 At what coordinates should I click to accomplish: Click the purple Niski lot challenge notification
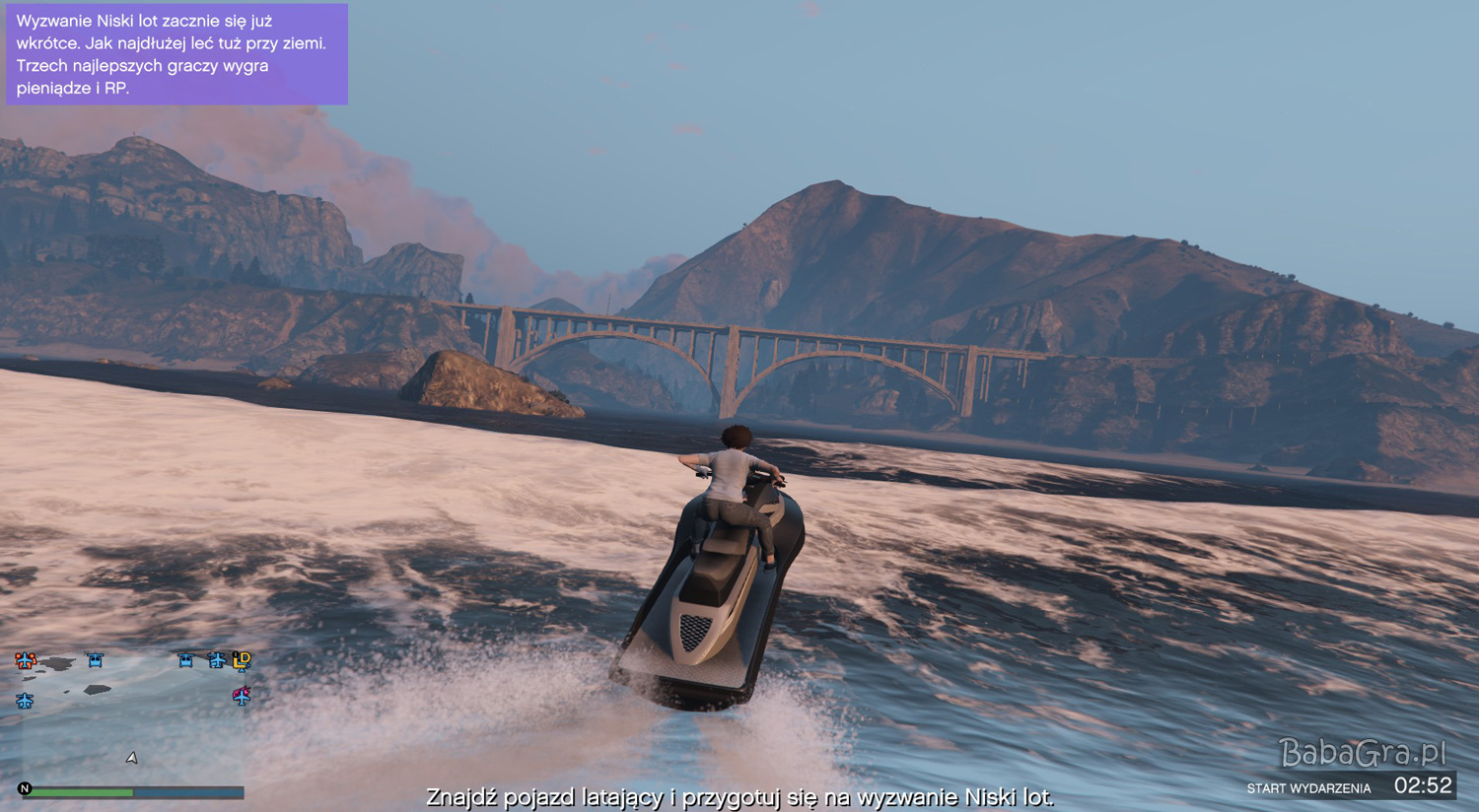(176, 54)
